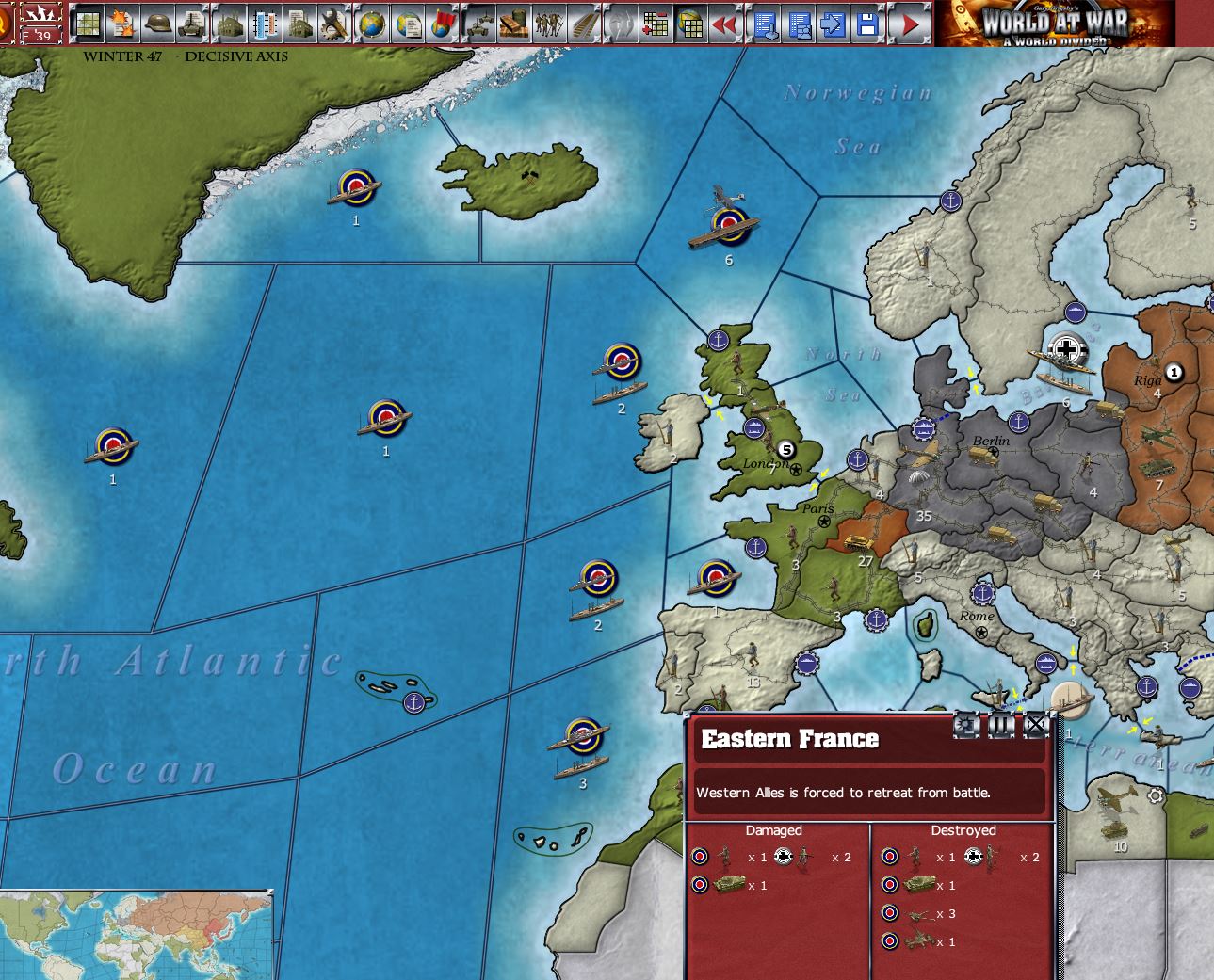Open the wrench and gear icon
1214x980 pixels.
coord(333,24)
